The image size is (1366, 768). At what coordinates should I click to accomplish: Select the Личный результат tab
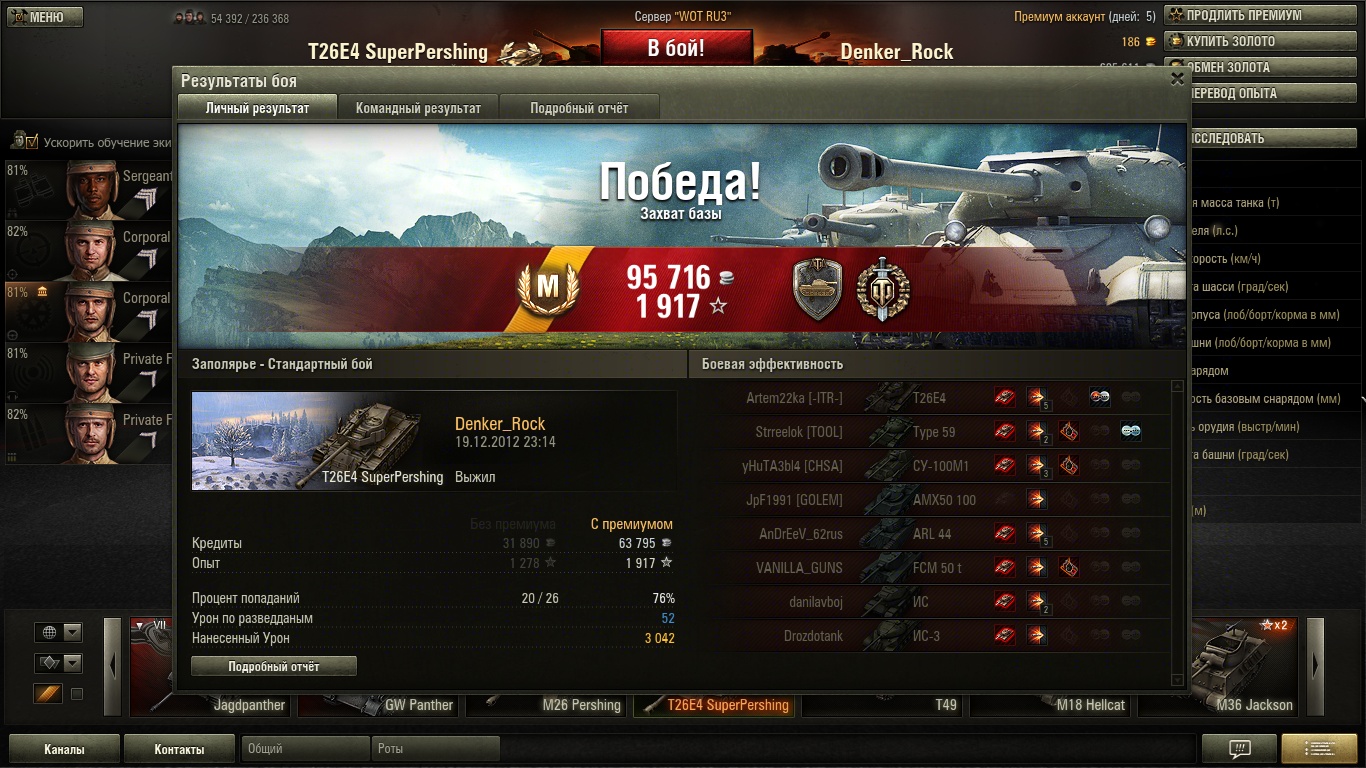point(257,108)
